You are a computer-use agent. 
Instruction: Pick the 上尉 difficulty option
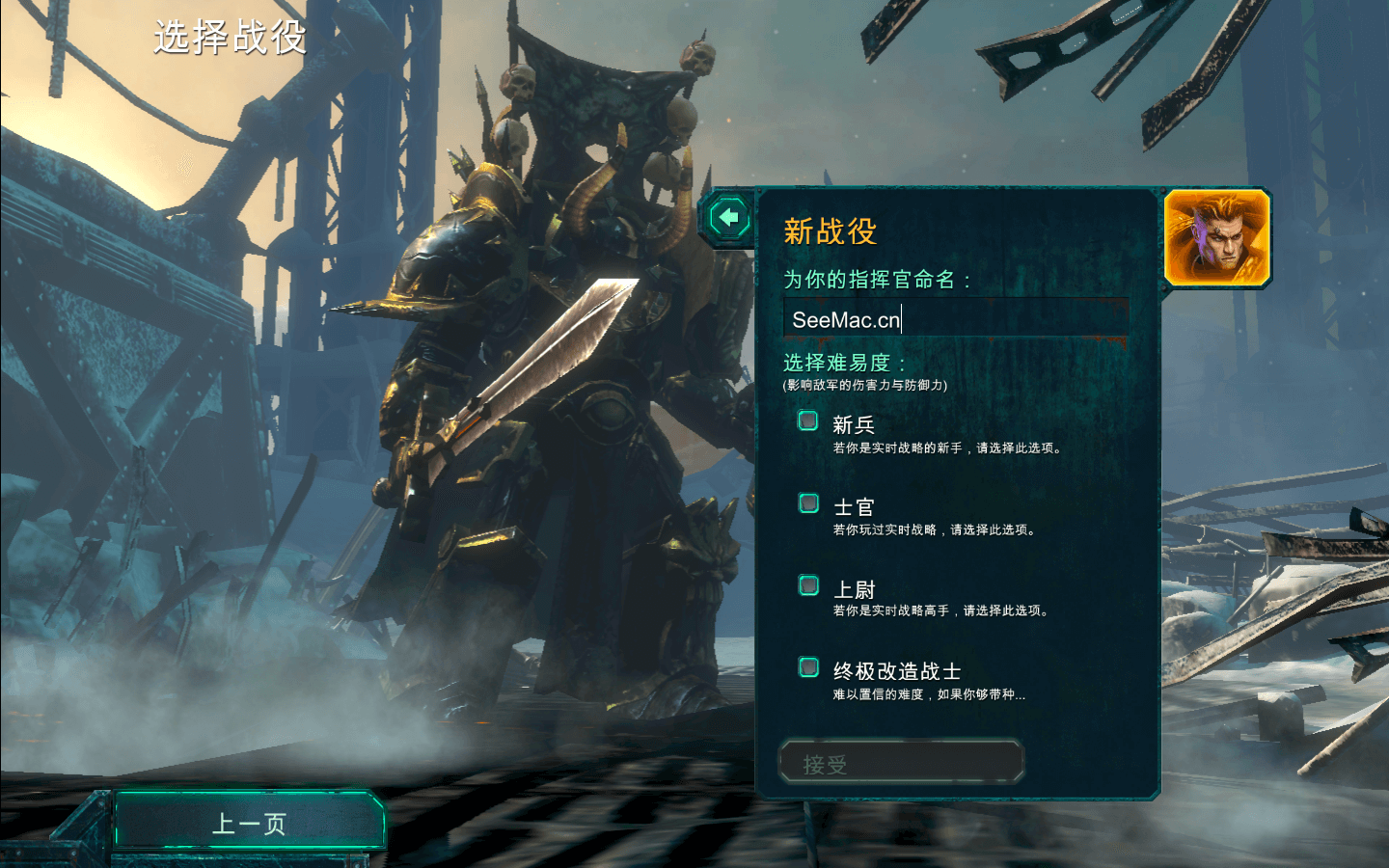(x=808, y=585)
